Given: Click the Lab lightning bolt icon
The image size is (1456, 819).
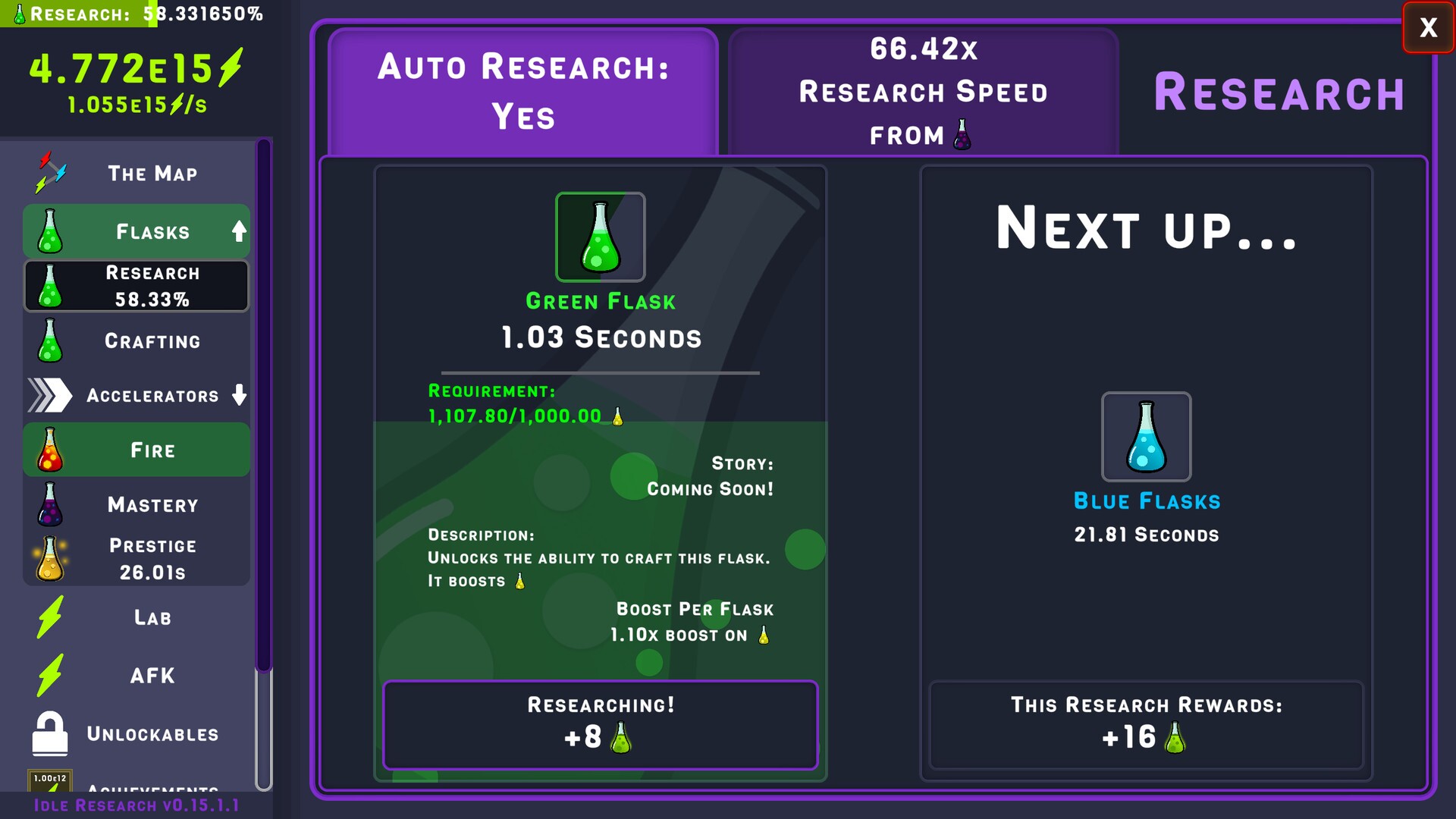Looking at the screenshot, I should tap(48, 617).
